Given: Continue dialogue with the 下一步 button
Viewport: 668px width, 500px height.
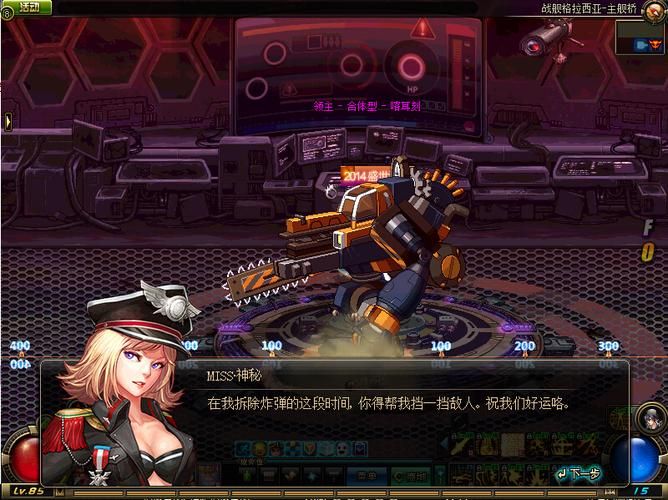Looking at the screenshot, I should [x=580, y=473].
